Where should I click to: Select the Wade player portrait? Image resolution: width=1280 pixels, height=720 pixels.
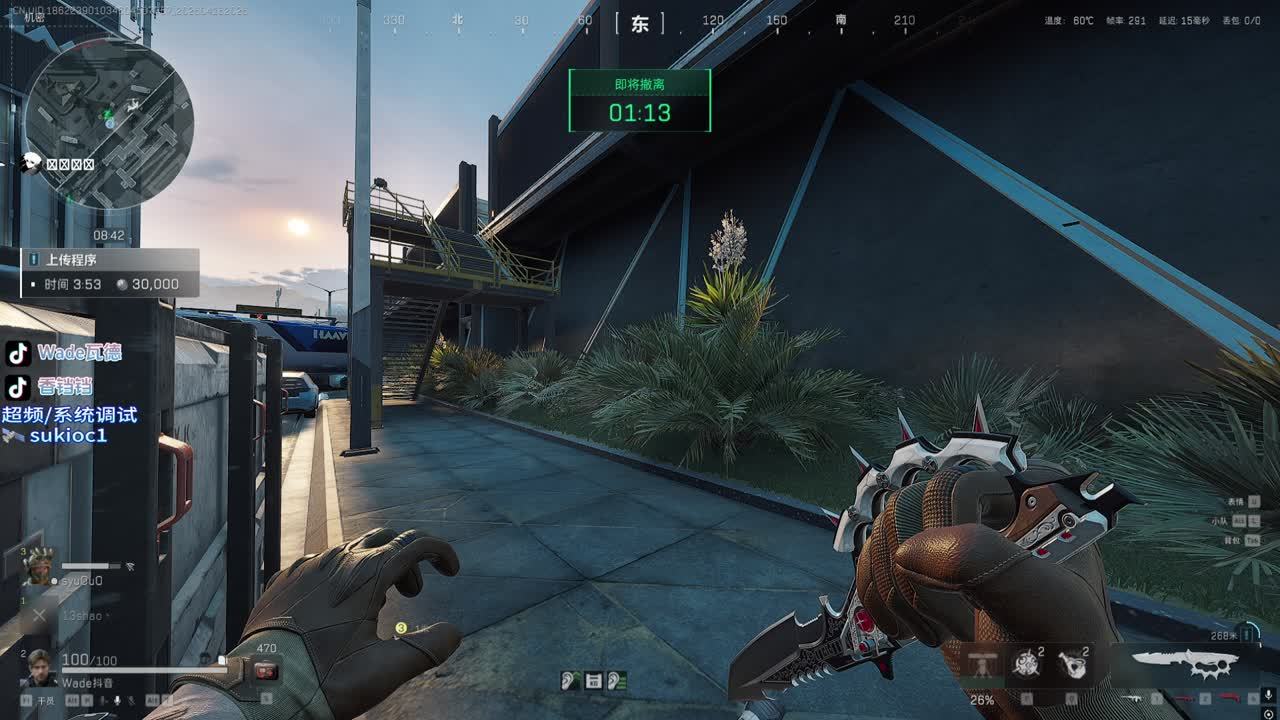pyautogui.click(x=39, y=667)
